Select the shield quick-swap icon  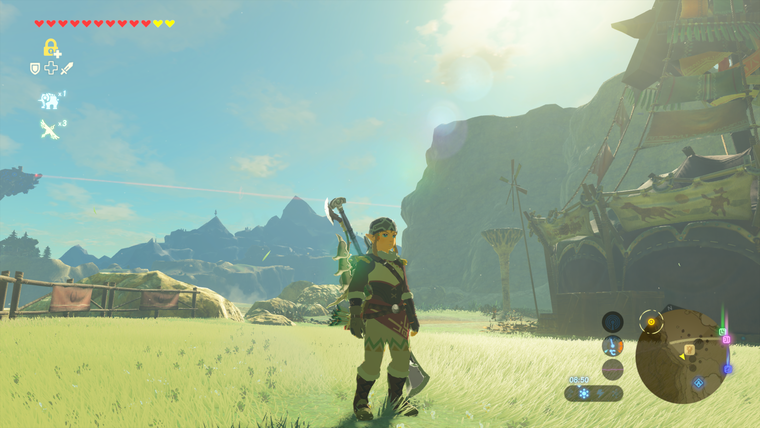pyautogui.click(x=35, y=68)
